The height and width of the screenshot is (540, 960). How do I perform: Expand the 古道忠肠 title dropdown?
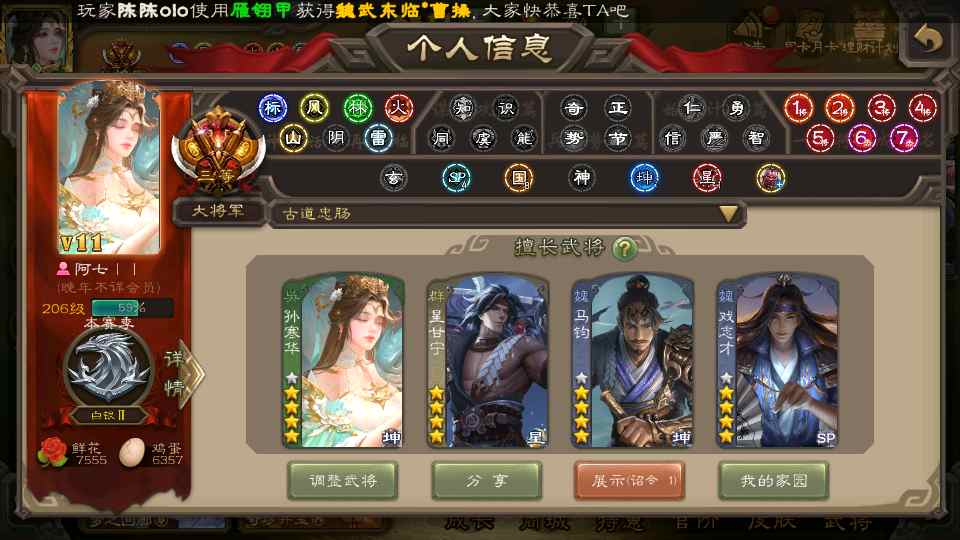729,214
